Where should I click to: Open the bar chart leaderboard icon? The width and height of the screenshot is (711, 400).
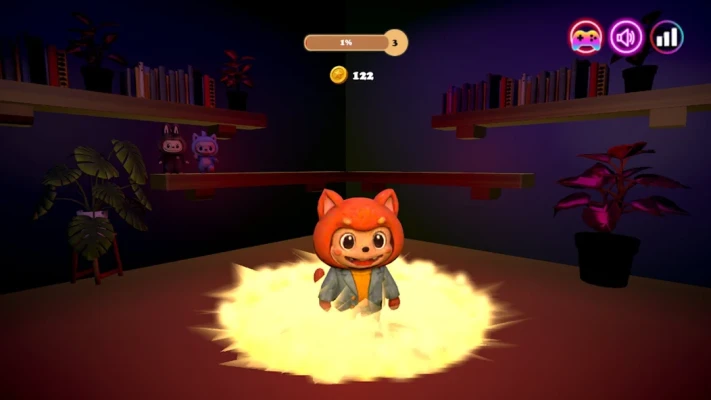coord(667,37)
